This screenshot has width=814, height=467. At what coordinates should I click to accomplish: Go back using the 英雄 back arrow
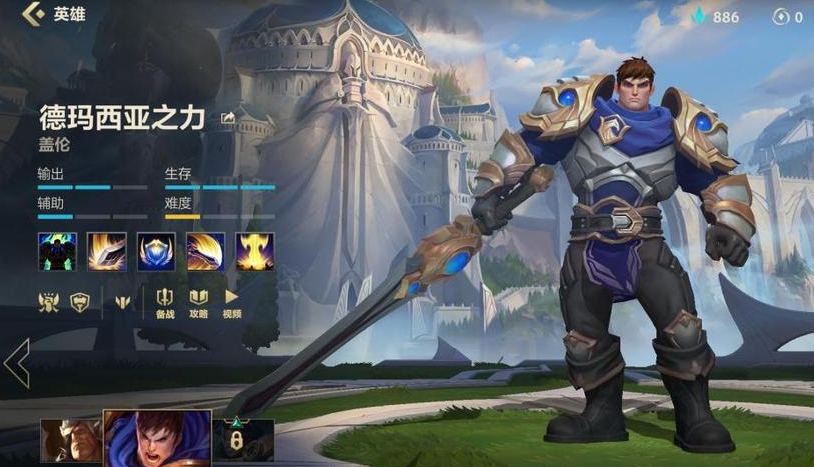(34, 14)
